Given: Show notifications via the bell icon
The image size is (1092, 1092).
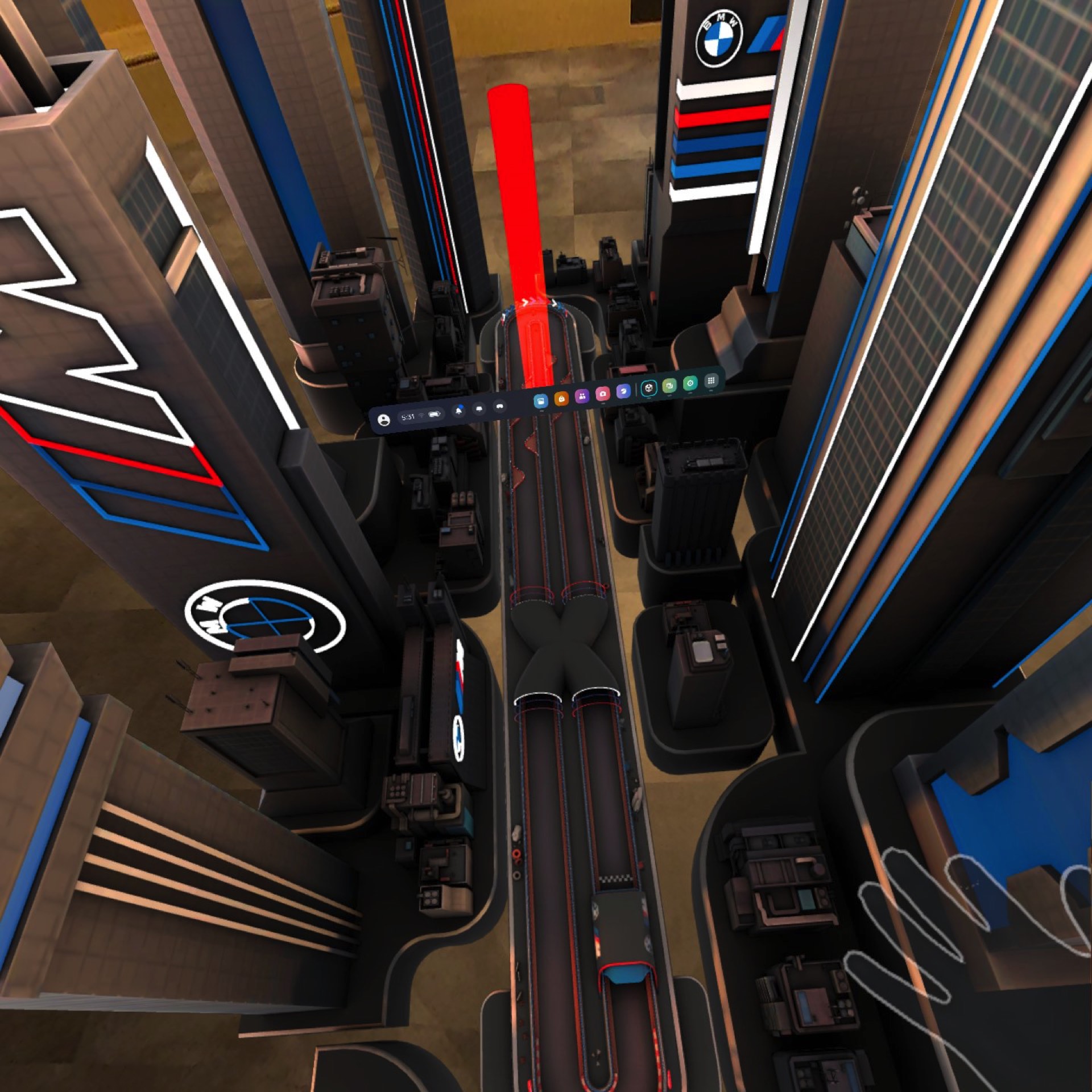Looking at the screenshot, I should [x=458, y=411].
